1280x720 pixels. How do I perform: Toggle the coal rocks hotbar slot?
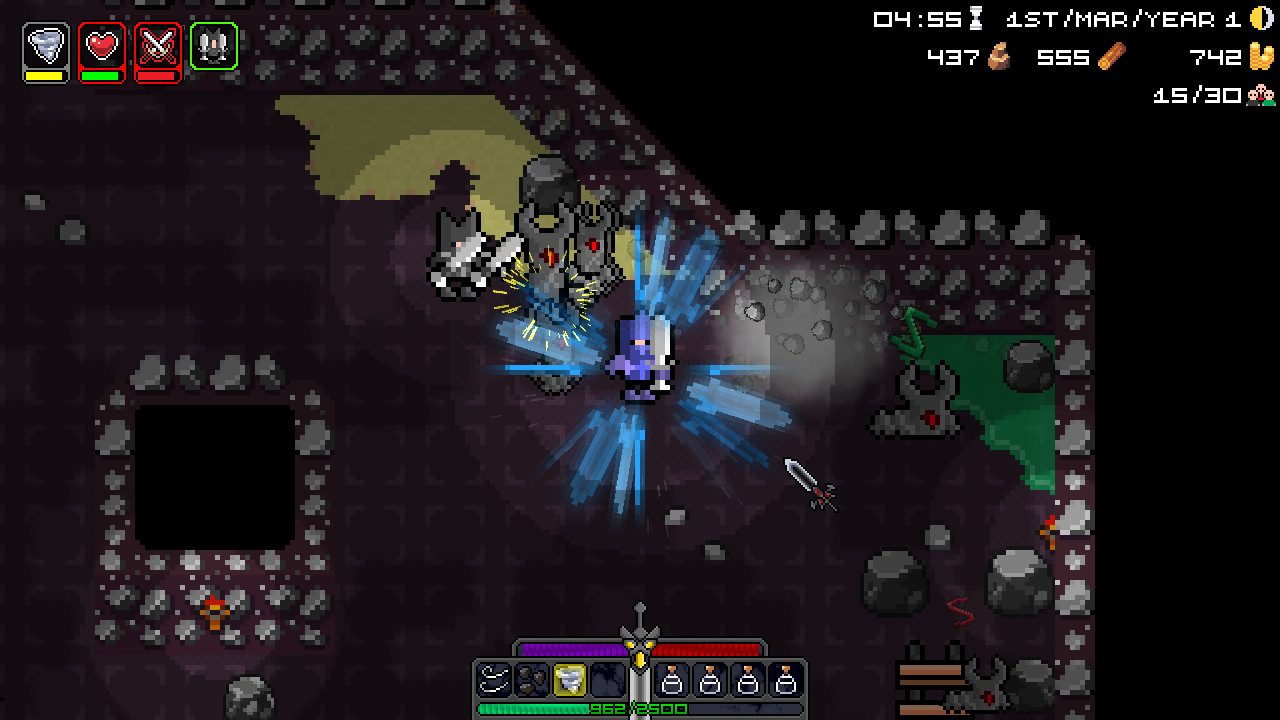click(531, 679)
